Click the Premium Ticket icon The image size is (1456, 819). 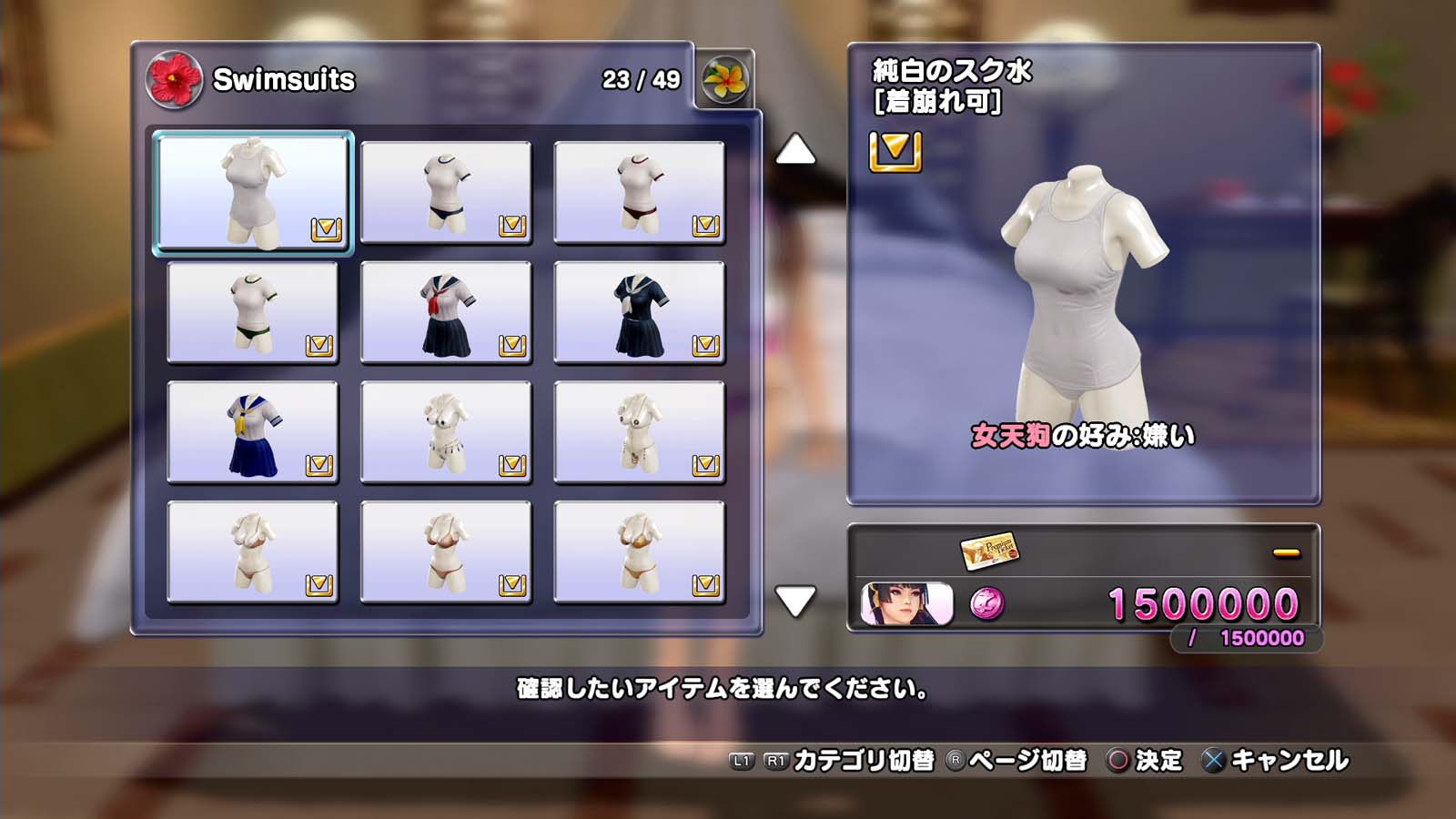[x=989, y=551]
